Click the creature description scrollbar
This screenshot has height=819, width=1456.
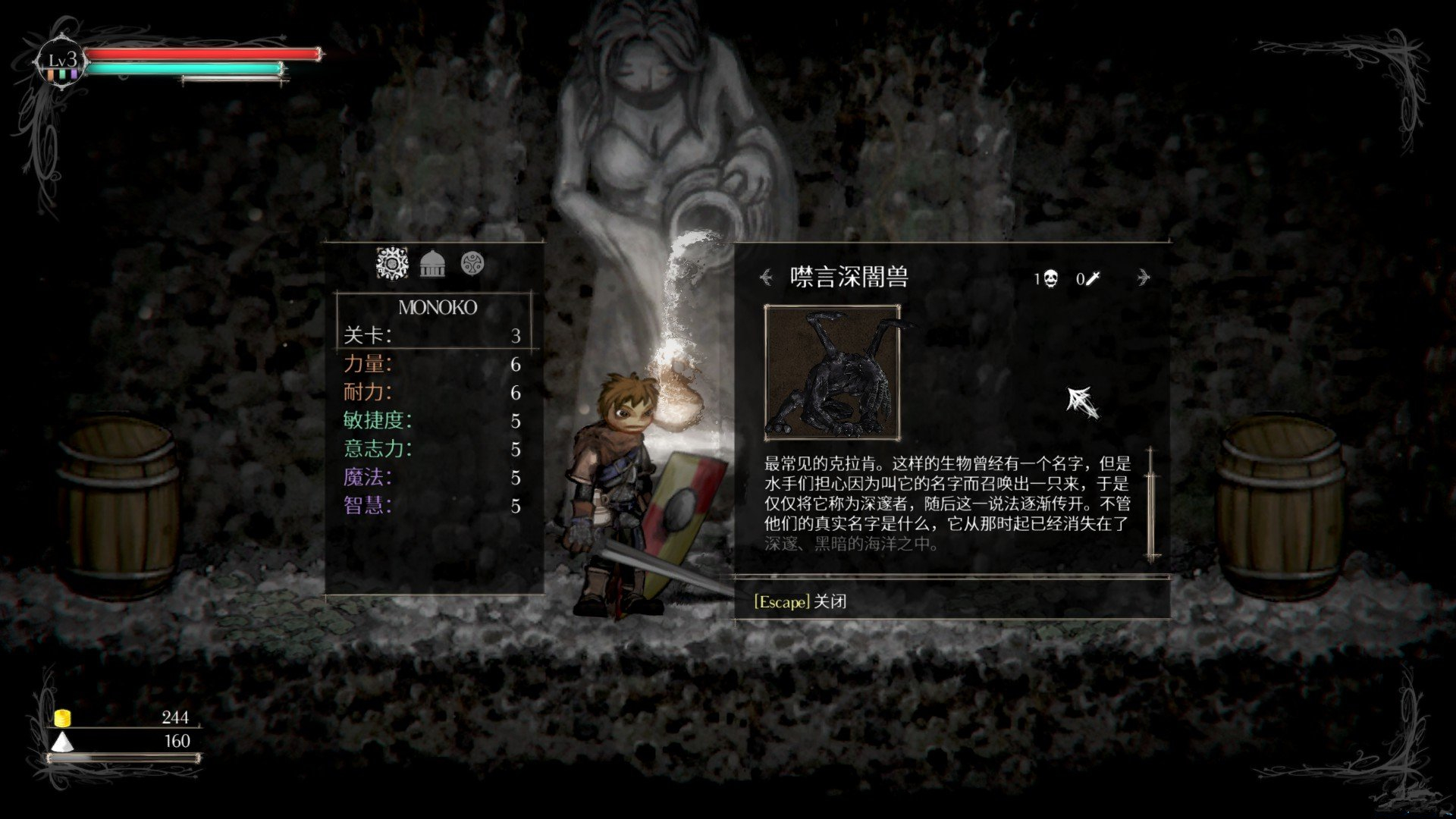click(x=1152, y=504)
